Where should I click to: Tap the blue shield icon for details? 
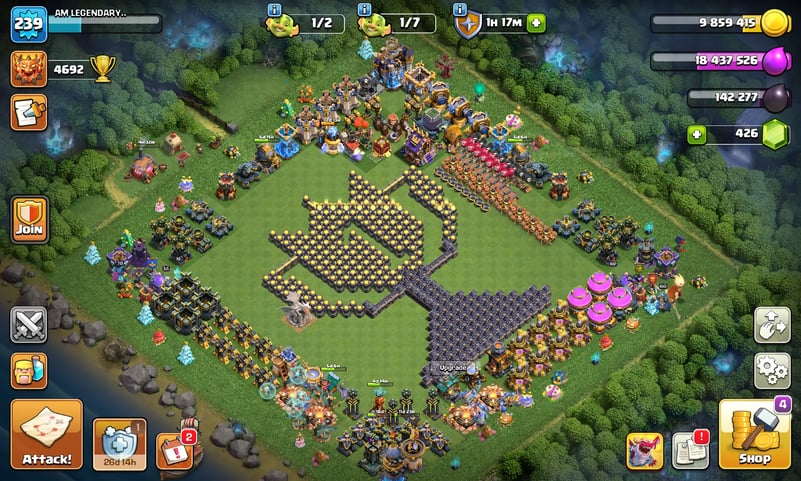click(x=466, y=22)
